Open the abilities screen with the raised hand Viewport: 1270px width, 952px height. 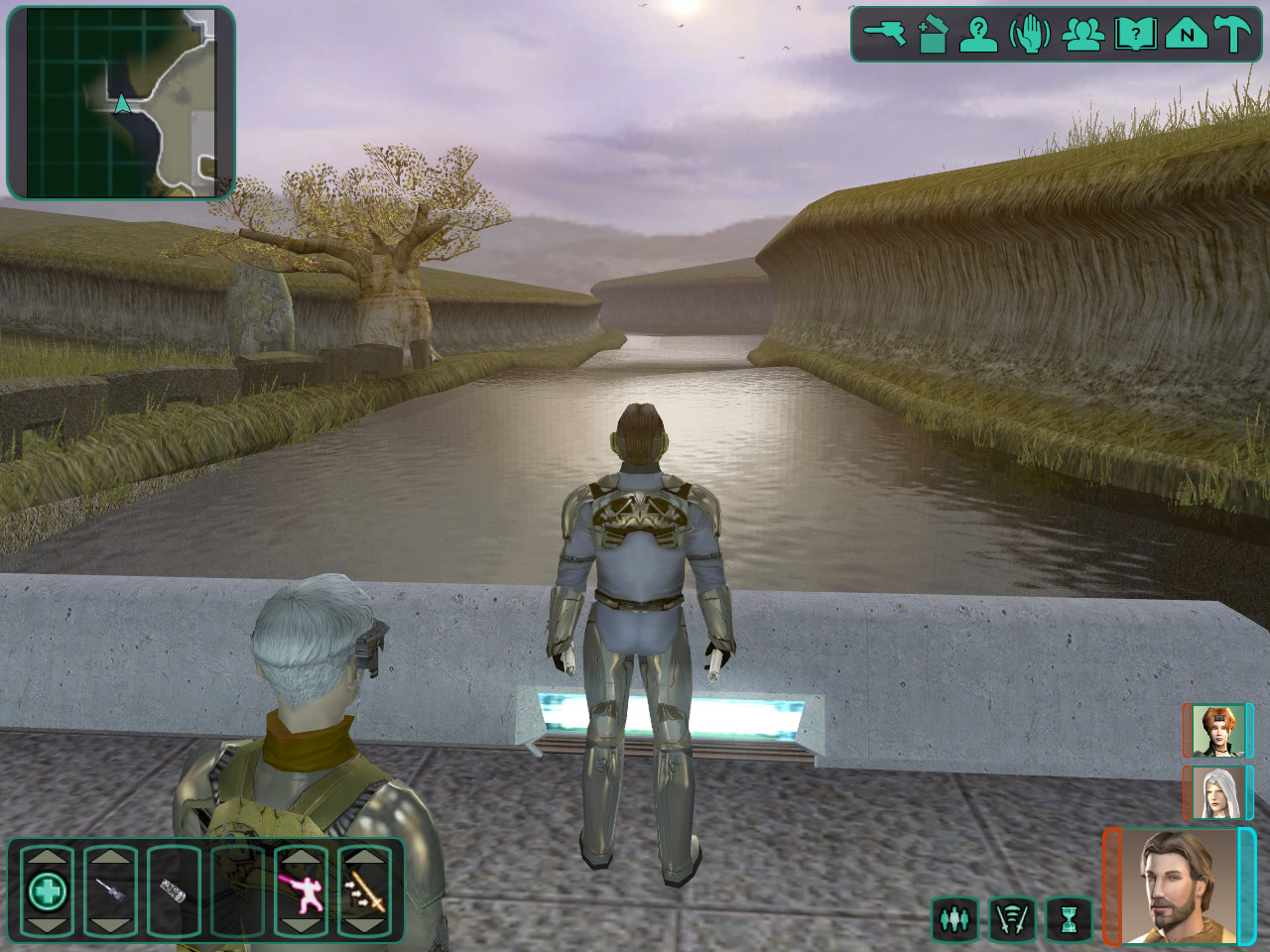[x=1030, y=35]
